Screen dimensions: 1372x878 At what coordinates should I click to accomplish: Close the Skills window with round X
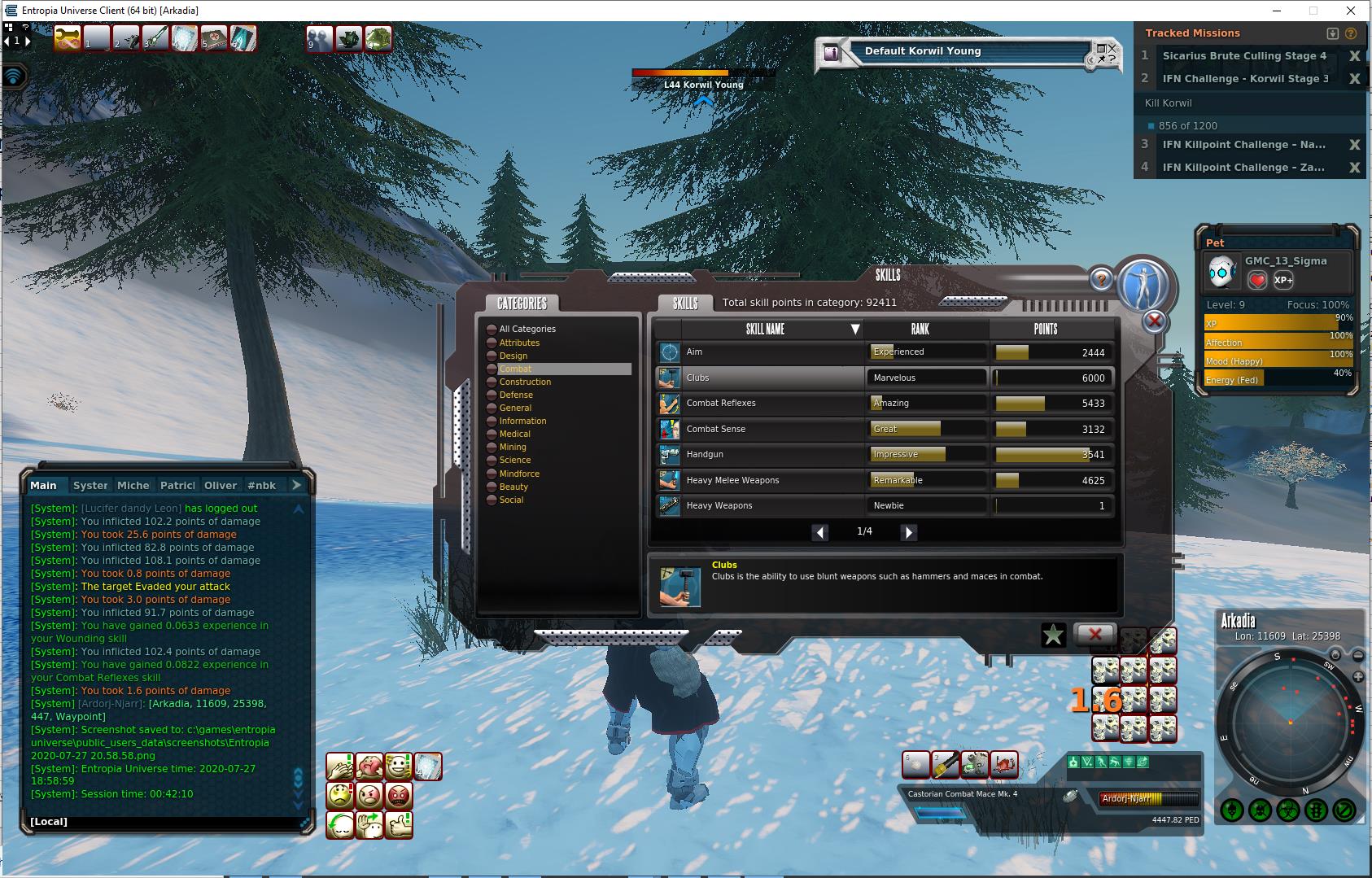(1154, 321)
